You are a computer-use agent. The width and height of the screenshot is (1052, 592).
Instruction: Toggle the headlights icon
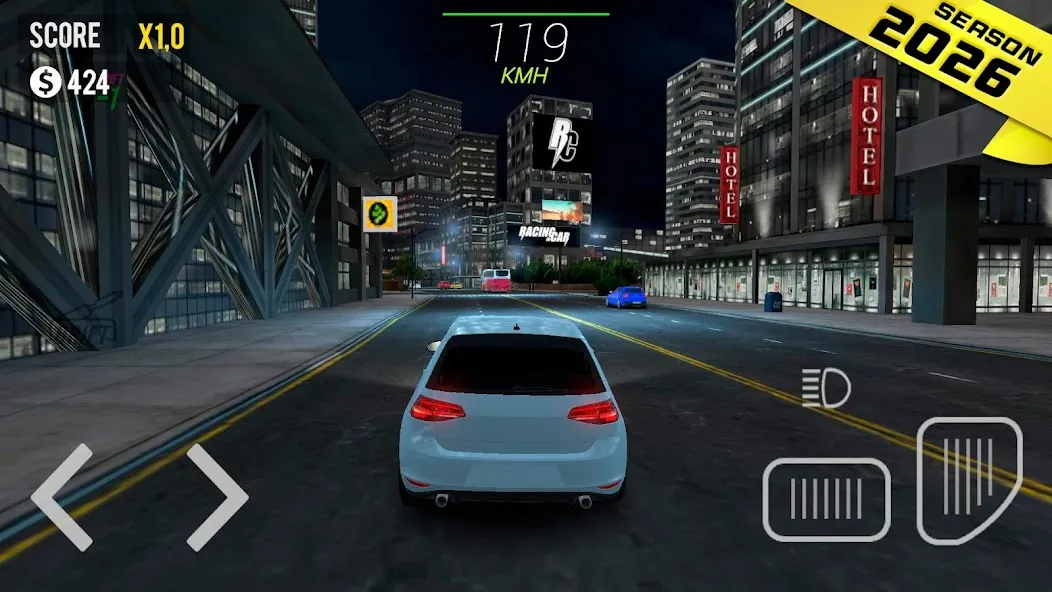click(825, 388)
